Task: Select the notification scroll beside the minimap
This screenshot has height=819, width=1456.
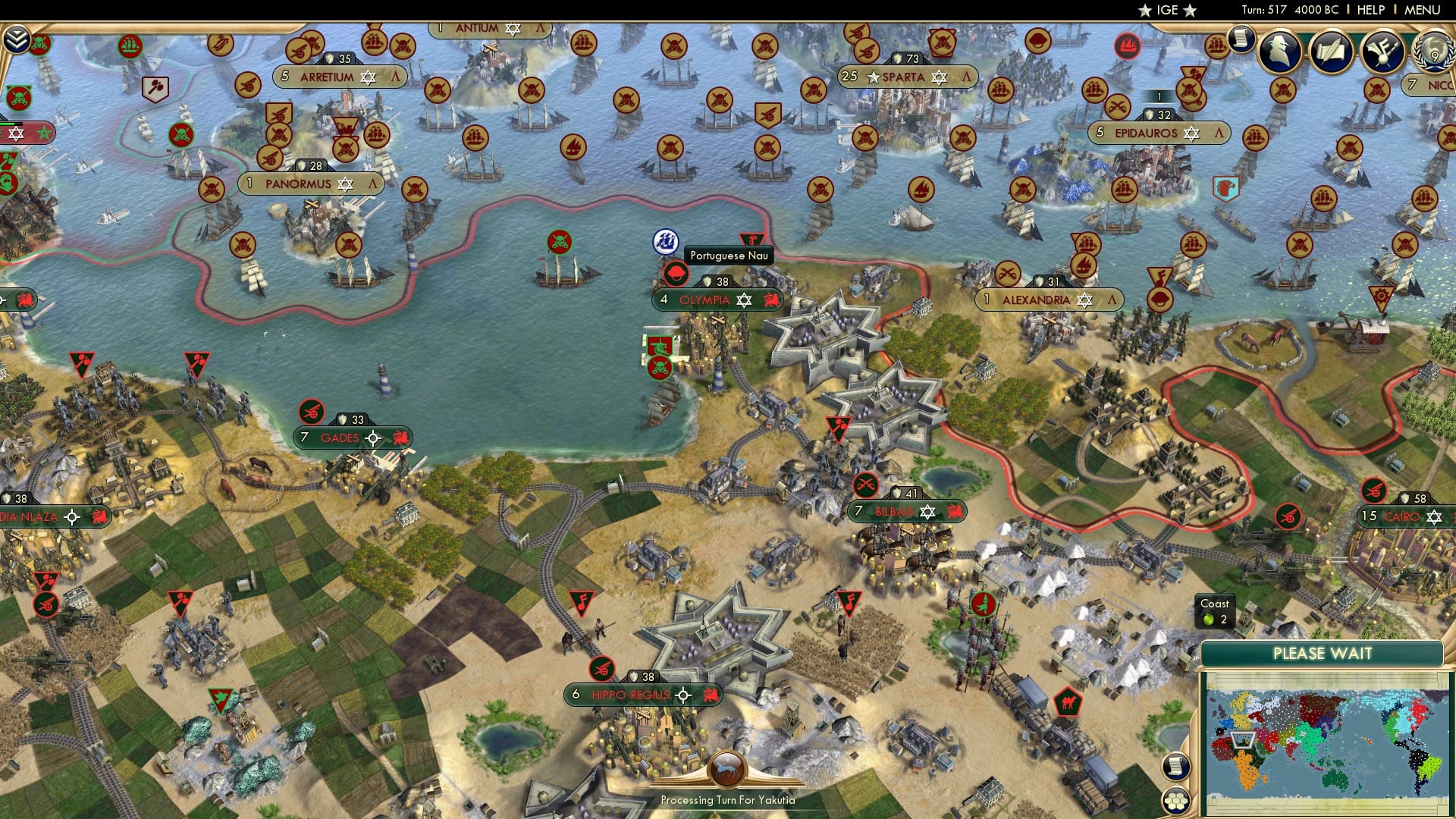Action: 1176,767
